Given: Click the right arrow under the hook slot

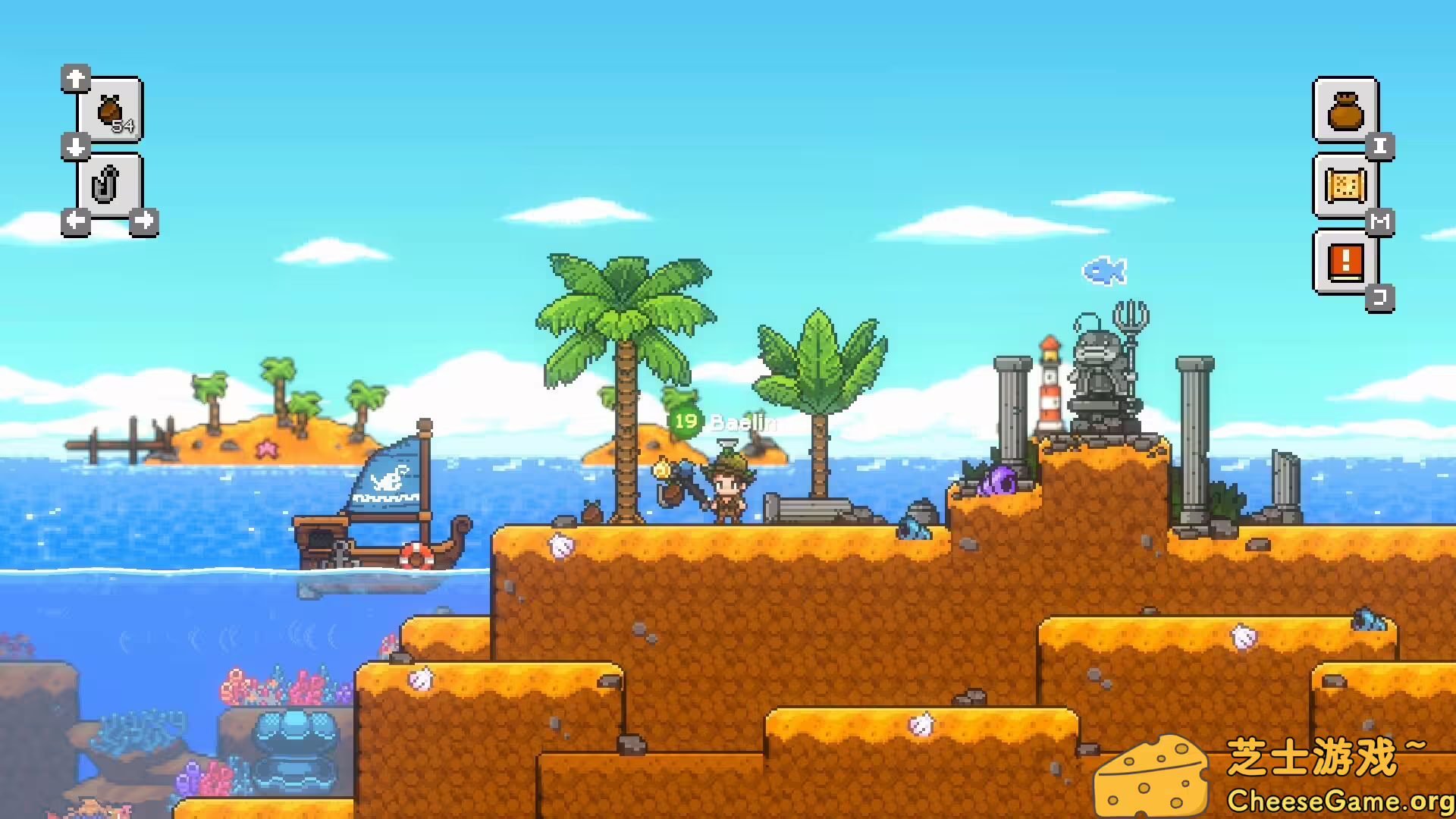Looking at the screenshot, I should coord(145,221).
